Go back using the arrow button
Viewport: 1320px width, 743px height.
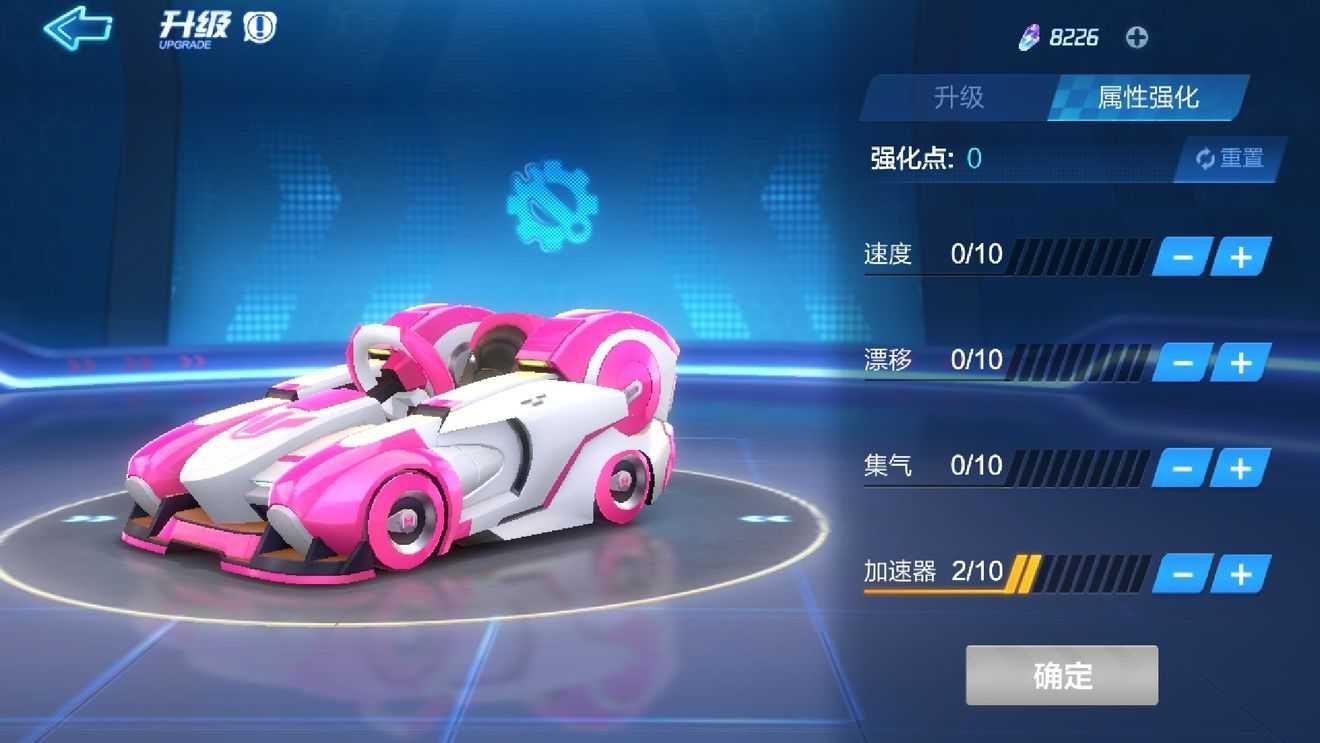77,28
